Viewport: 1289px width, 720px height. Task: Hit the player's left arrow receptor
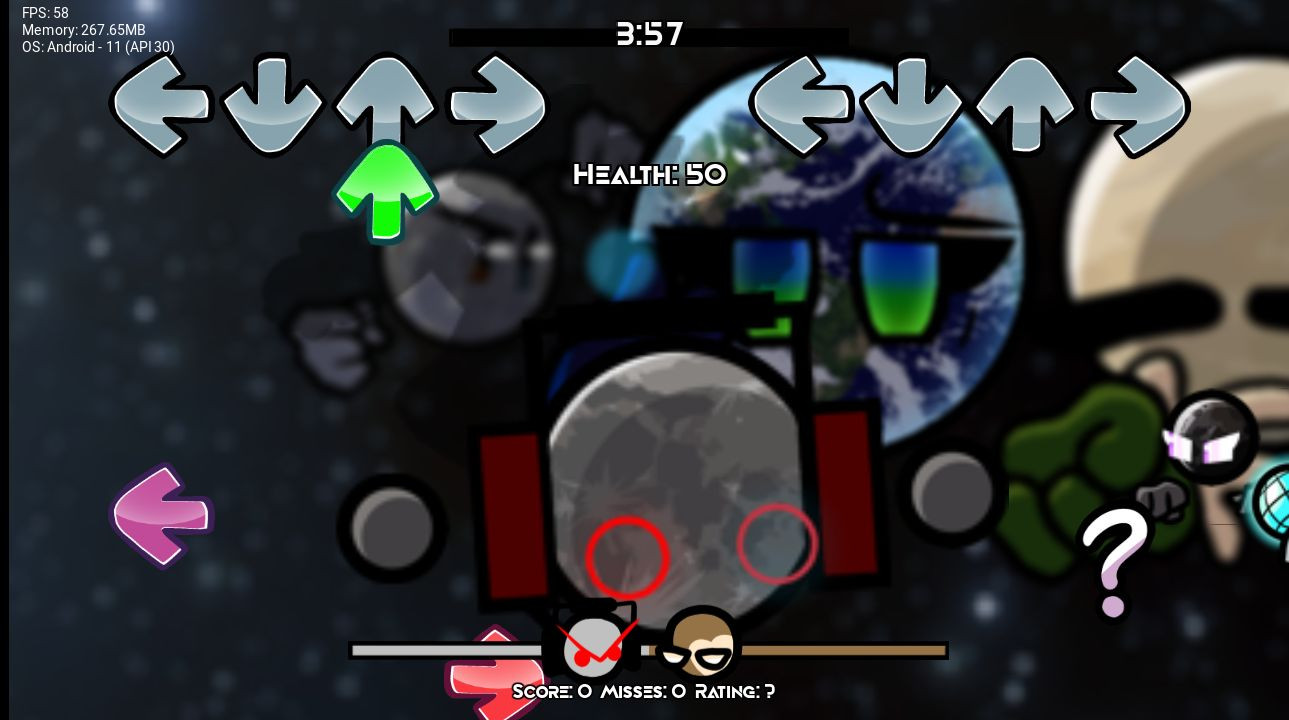[801, 103]
